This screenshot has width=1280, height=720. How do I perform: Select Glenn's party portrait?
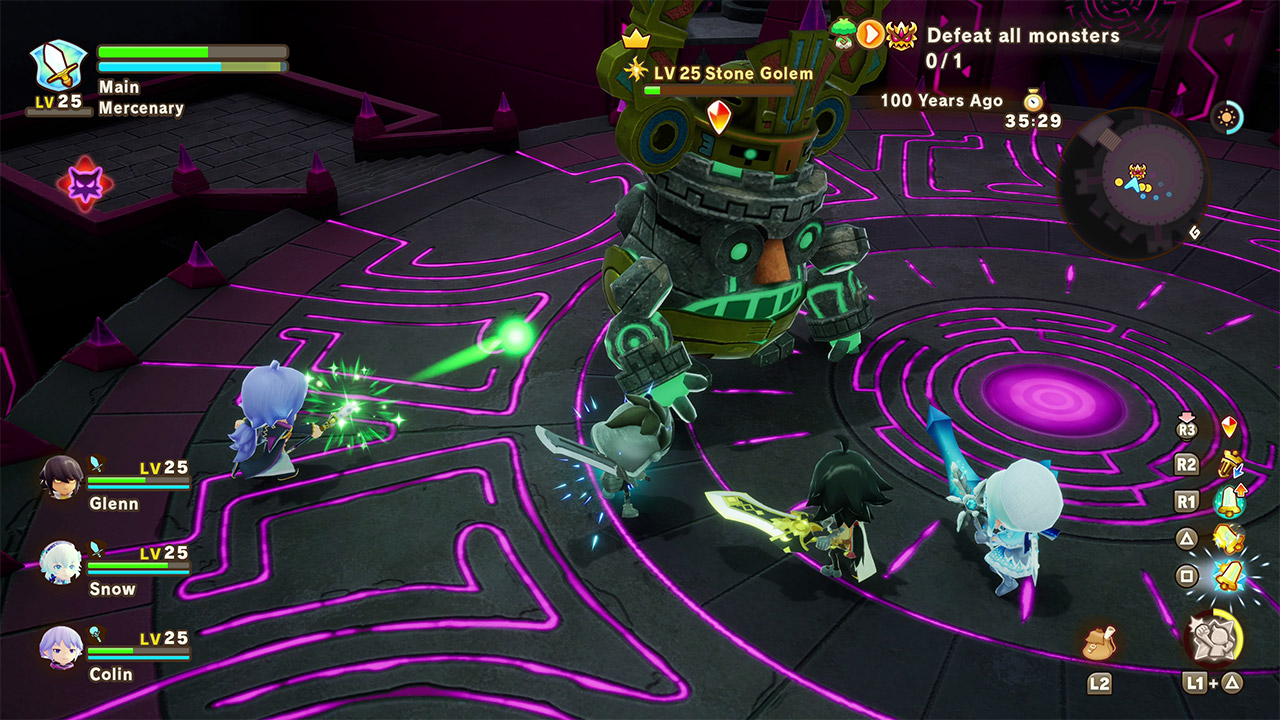pos(60,478)
